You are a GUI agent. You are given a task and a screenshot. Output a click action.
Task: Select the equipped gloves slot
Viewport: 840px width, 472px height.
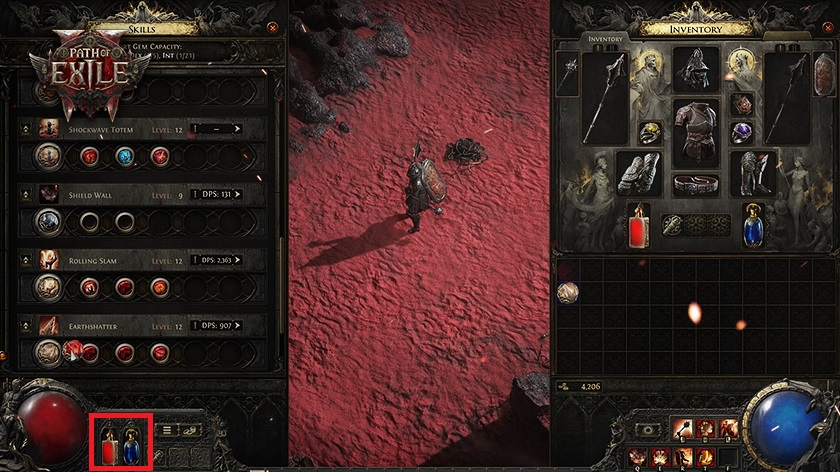tap(639, 172)
